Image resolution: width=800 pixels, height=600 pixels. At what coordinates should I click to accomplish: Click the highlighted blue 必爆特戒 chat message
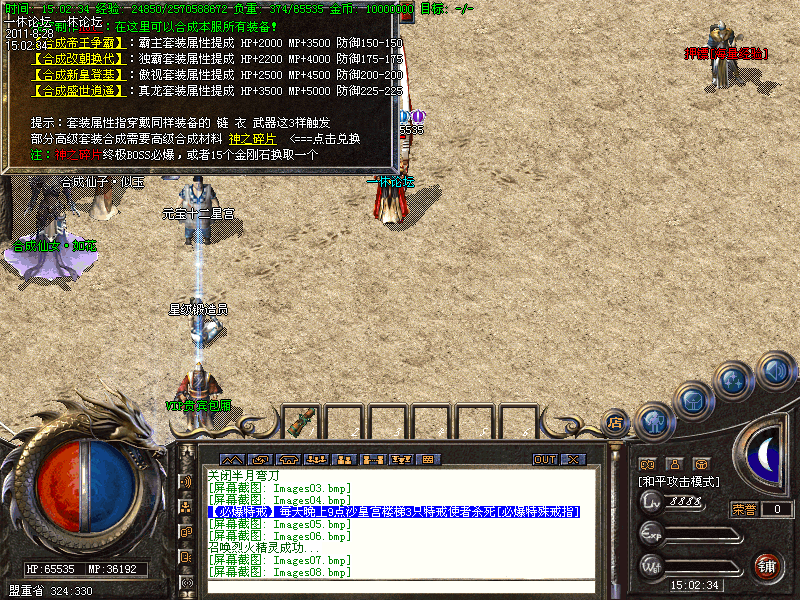(393, 512)
